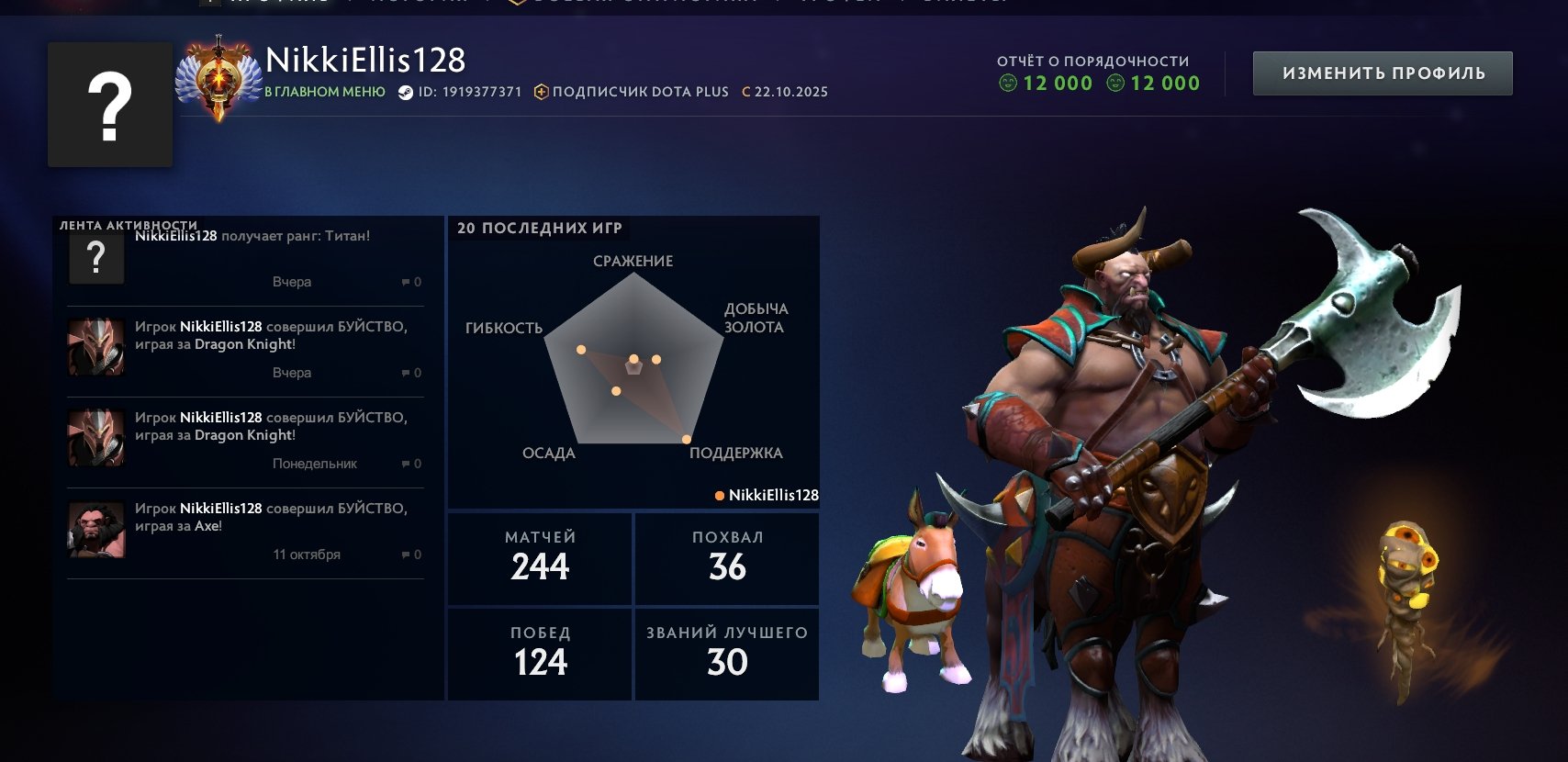Click the question-mark profile avatar
This screenshot has width=1568, height=762.
(x=110, y=105)
